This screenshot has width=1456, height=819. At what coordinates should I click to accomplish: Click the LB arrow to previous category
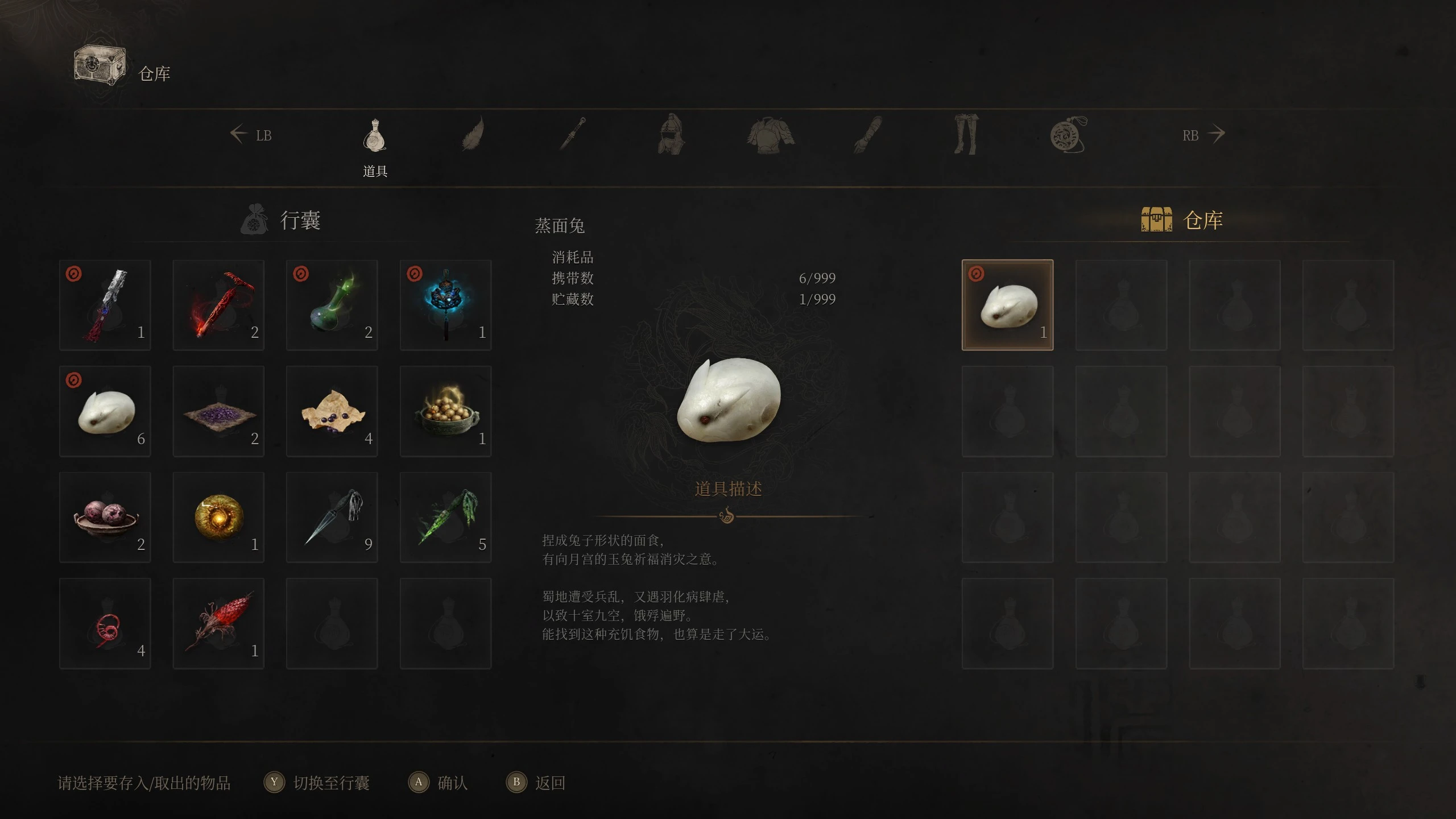tap(239, 134)
